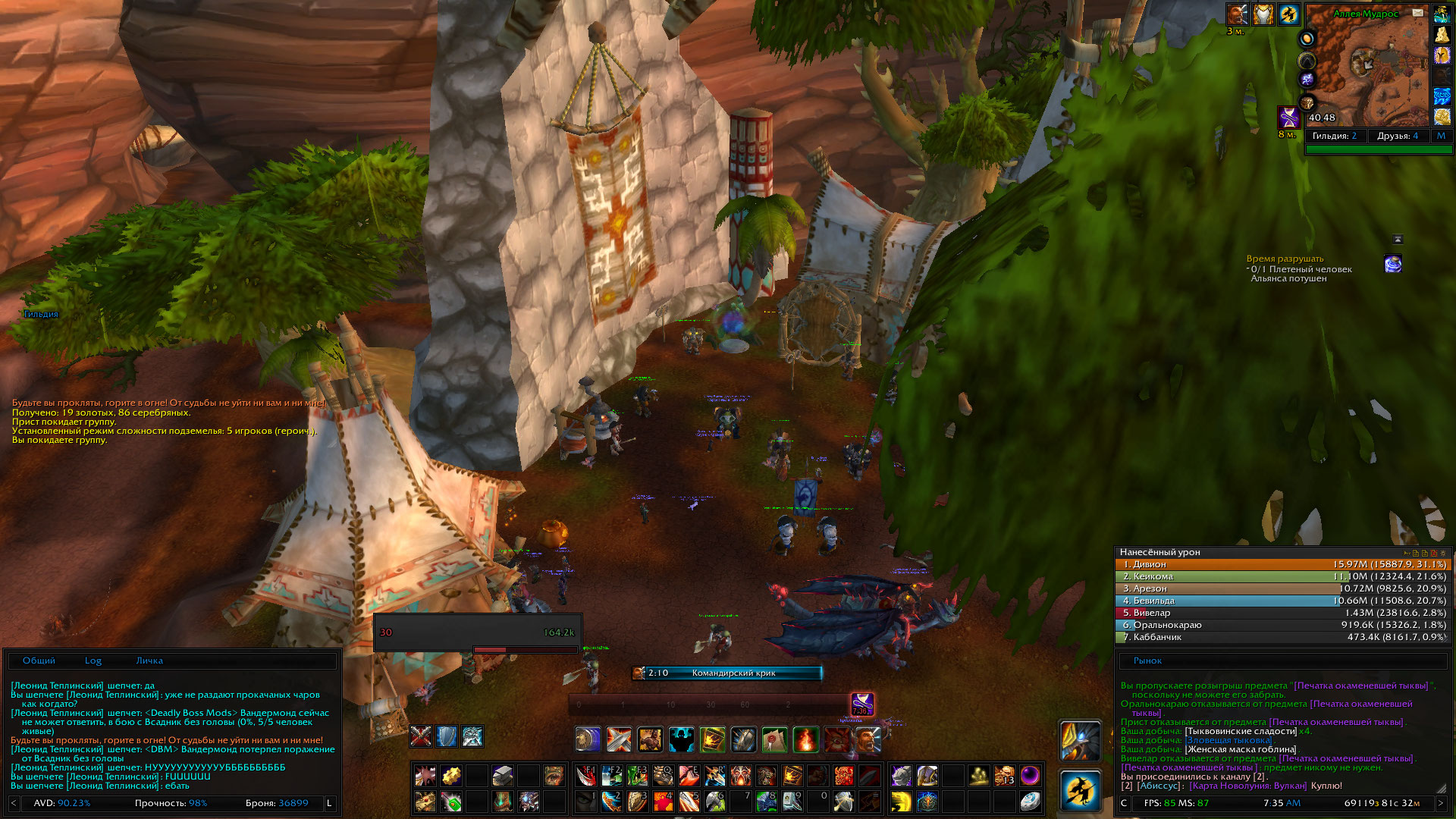The width and height of the screenshot is (1456, 819).
Task: Select the Личка whisper tab
Action: (149, 661)
